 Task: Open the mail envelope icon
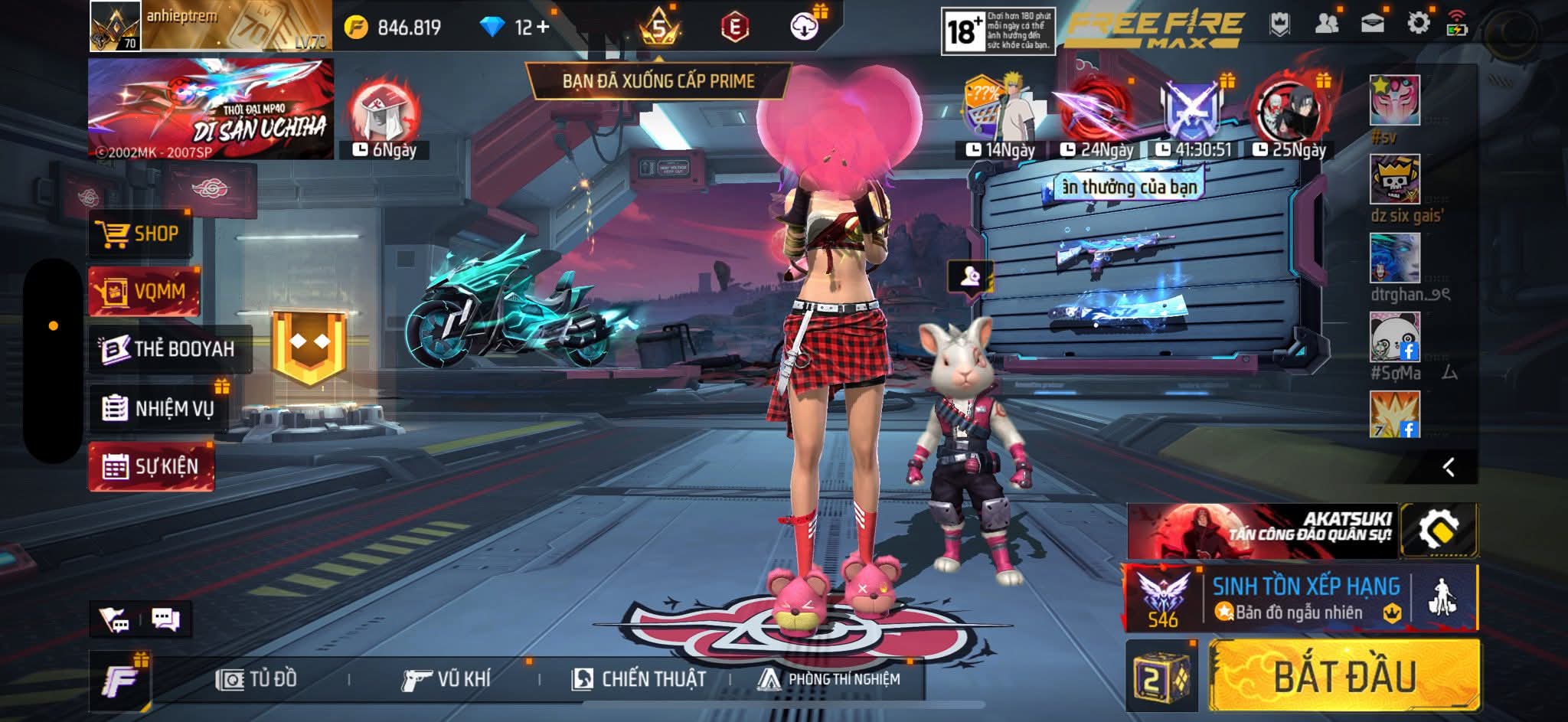coord(1372,23)
